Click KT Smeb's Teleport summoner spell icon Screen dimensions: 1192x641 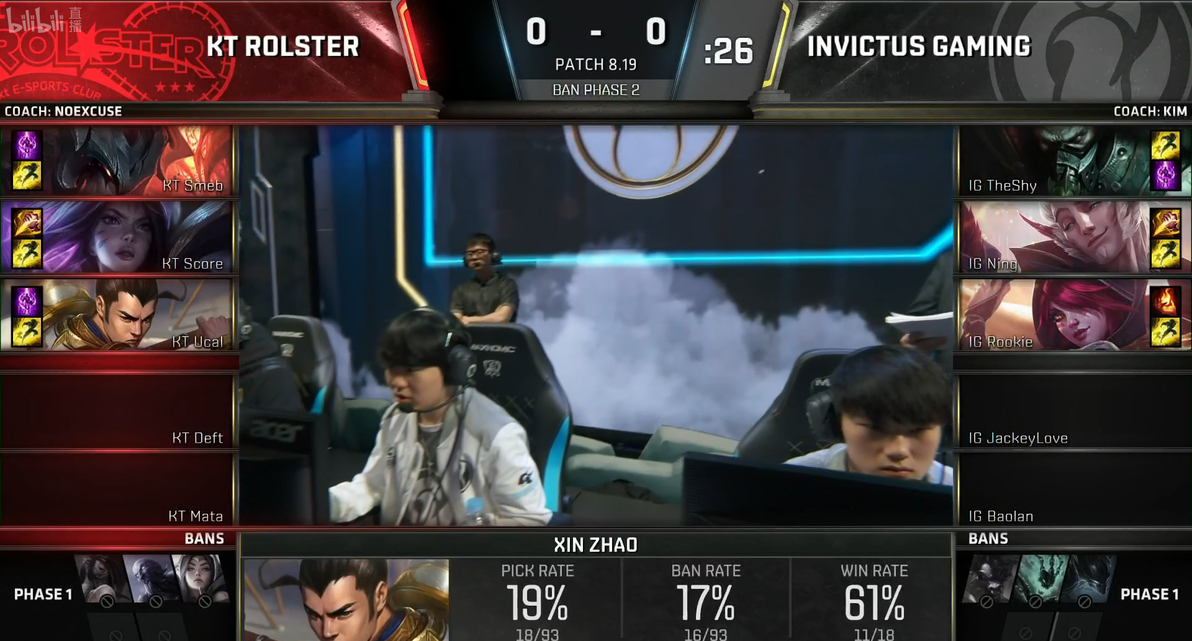(27, 145)
